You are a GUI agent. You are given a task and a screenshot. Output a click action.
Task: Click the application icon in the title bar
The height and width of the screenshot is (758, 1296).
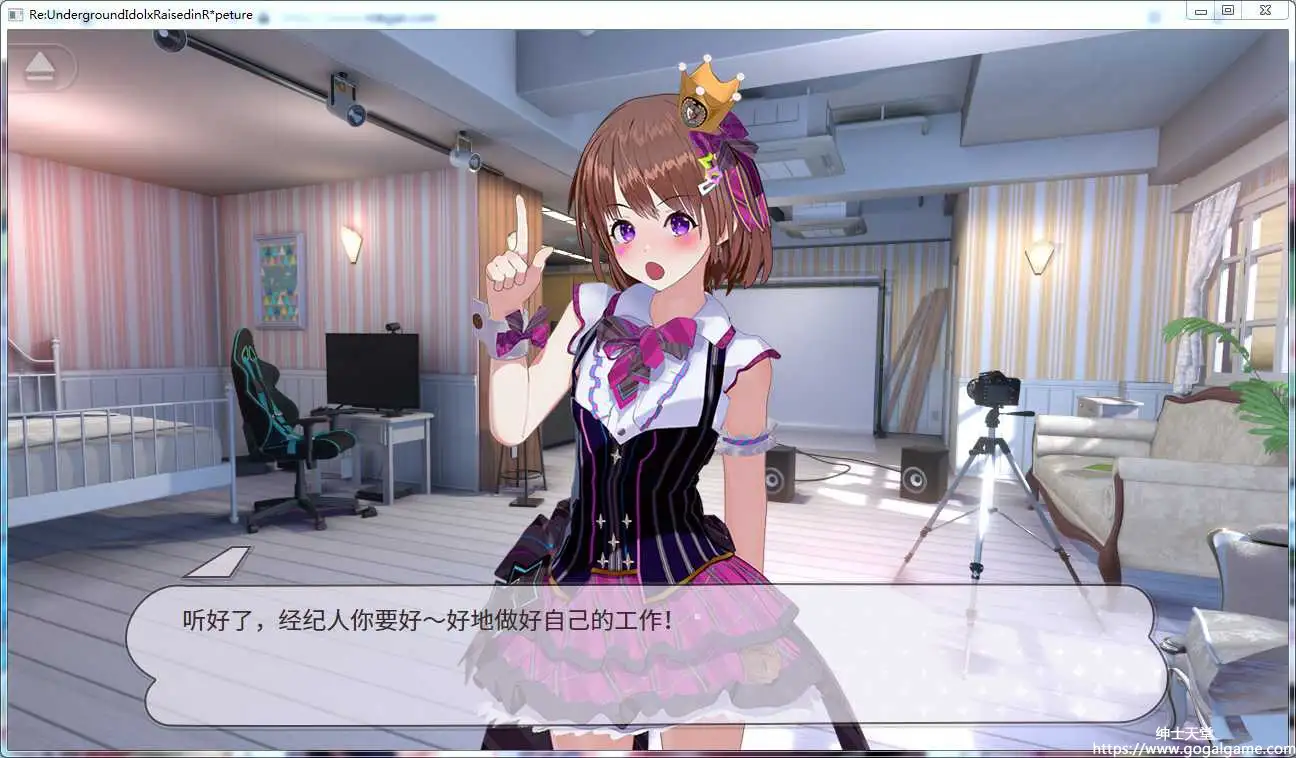click(x=14, y=14)
